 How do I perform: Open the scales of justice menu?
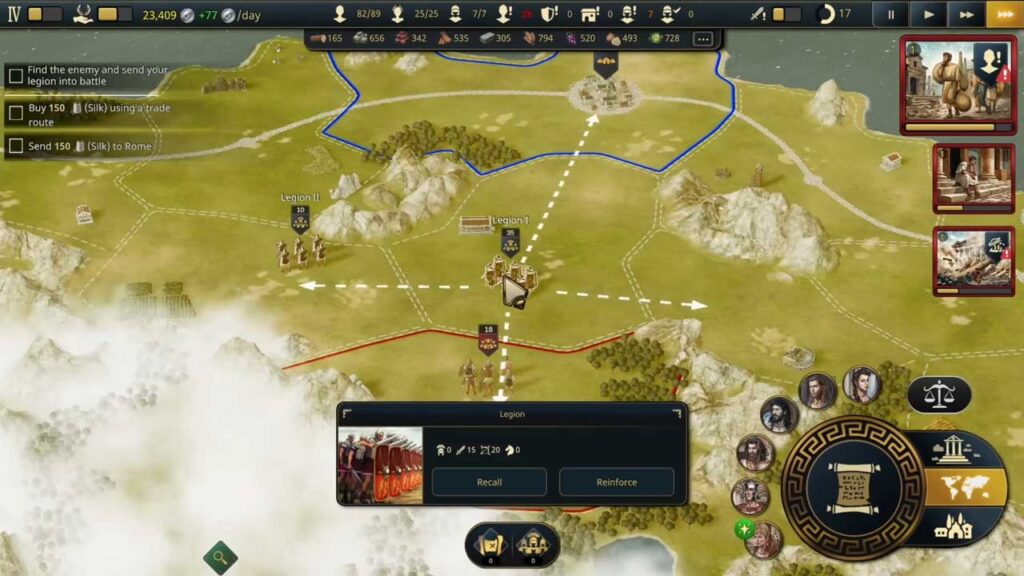coord(939,394)
